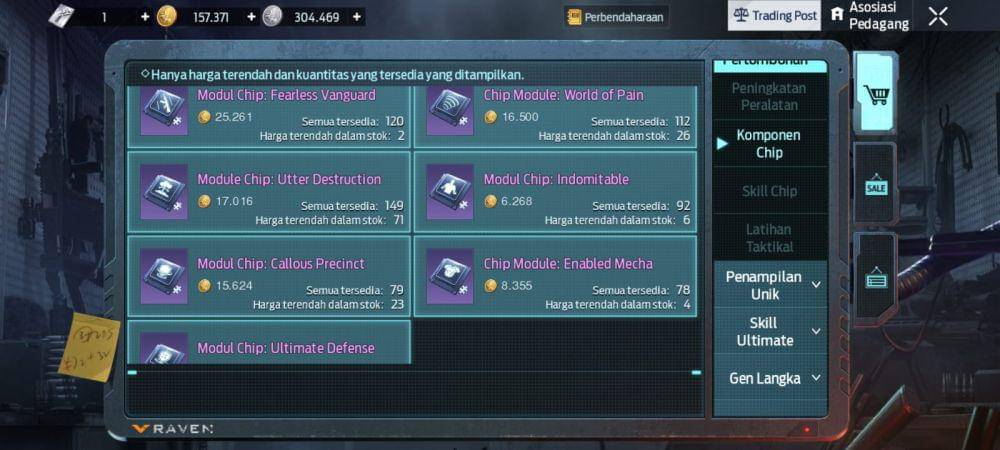Open the Asosiasi Pedagang tab

point(868,16)
